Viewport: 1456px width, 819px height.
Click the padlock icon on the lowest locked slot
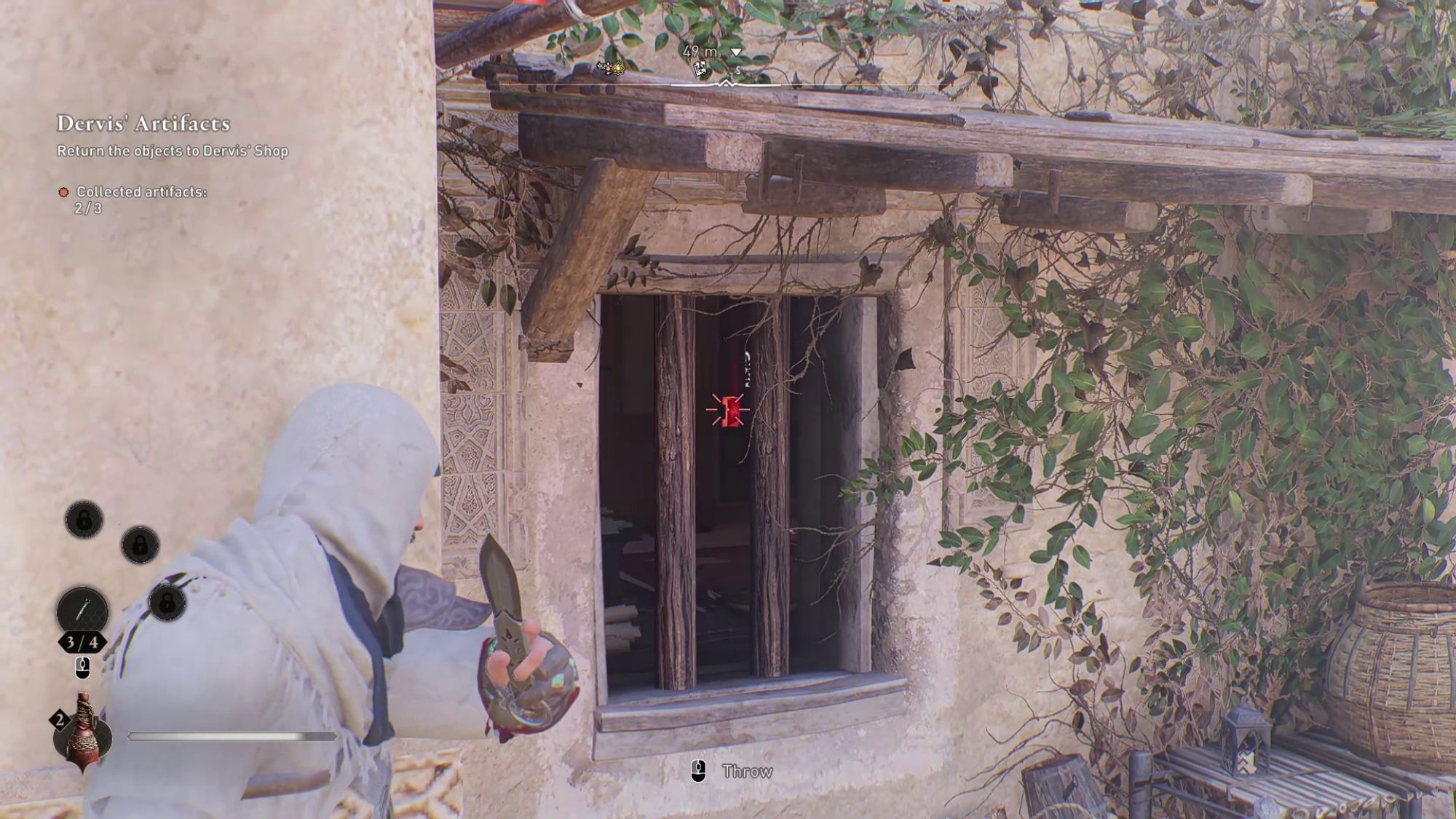tap(167, 604)
